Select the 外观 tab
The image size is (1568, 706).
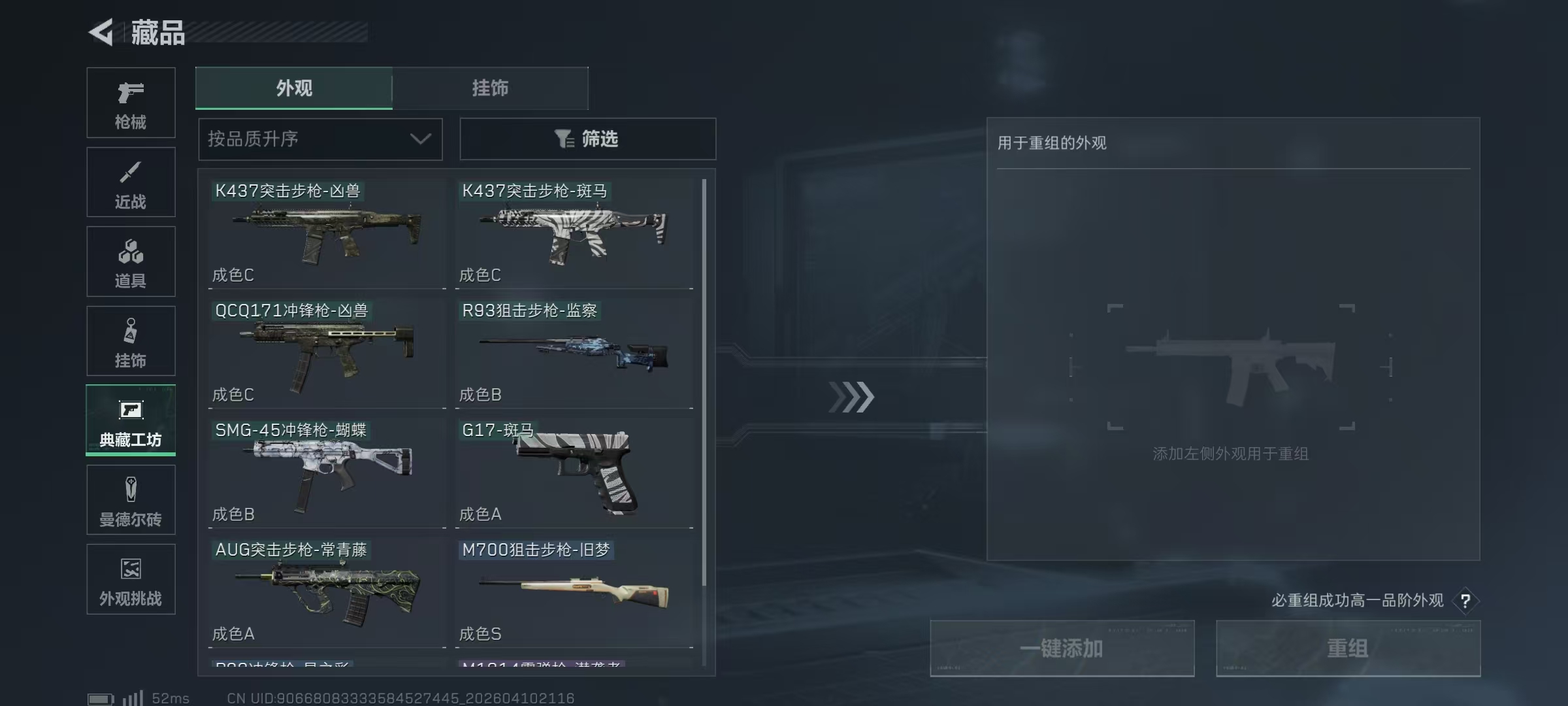point(294,88)
